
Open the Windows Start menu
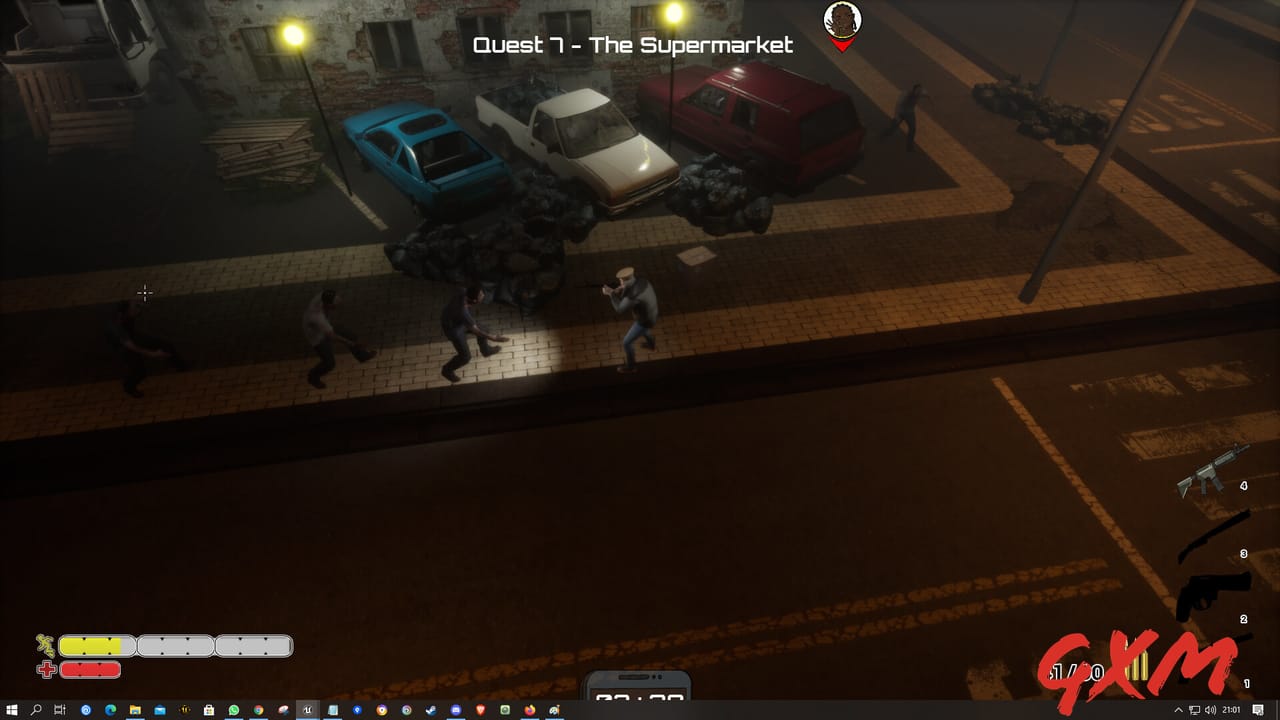[11, 710]
